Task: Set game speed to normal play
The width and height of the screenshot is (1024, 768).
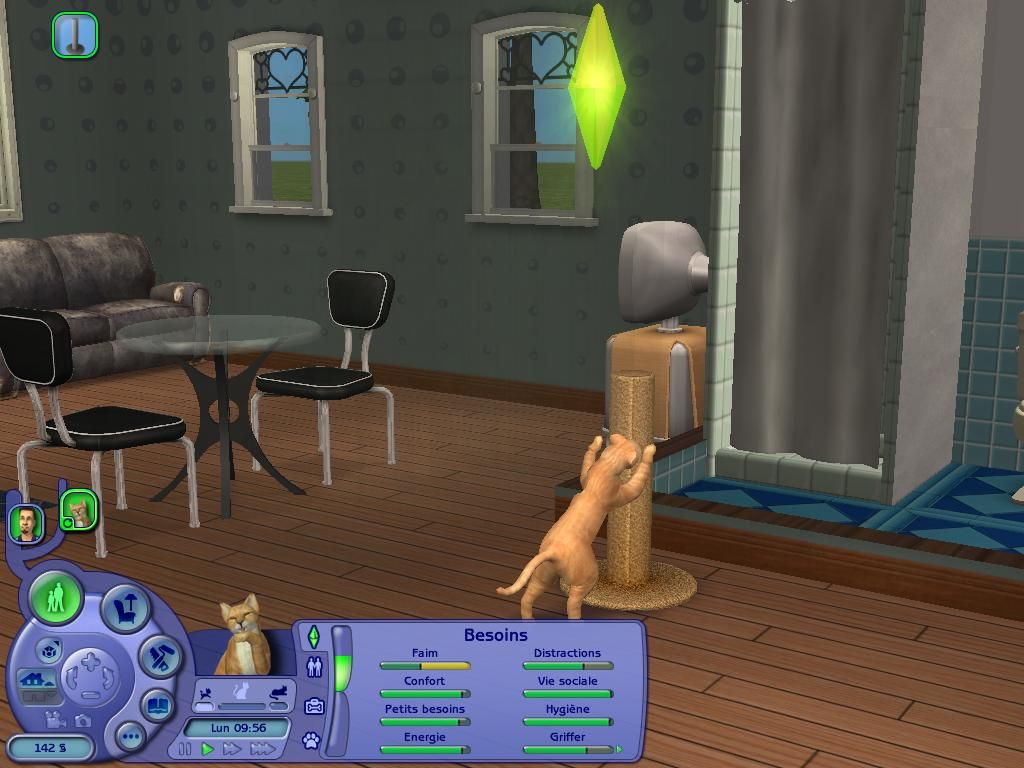Action: click(208, 749)
